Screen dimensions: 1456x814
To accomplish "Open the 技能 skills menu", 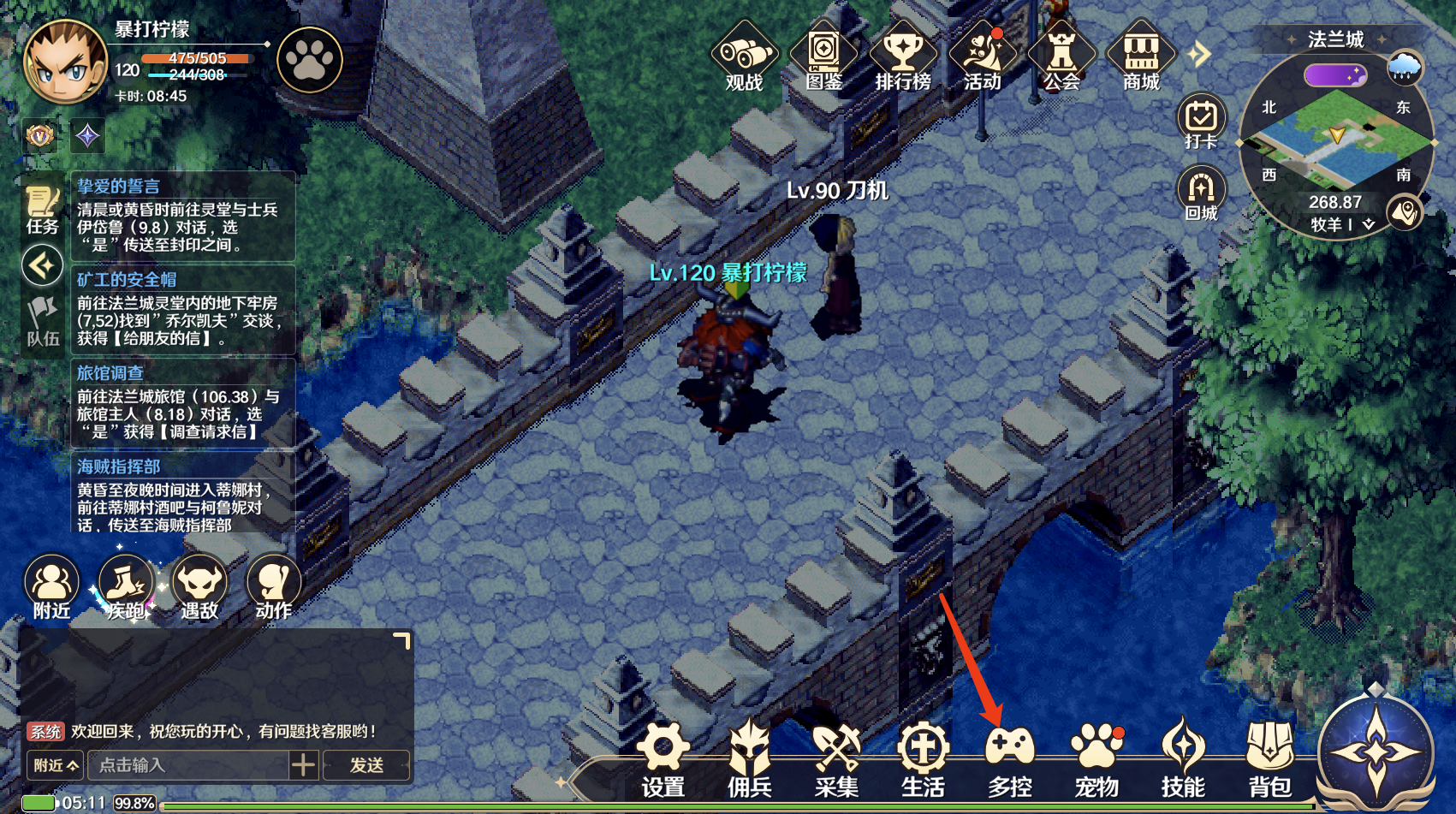I will click(x=1183, y=758).
